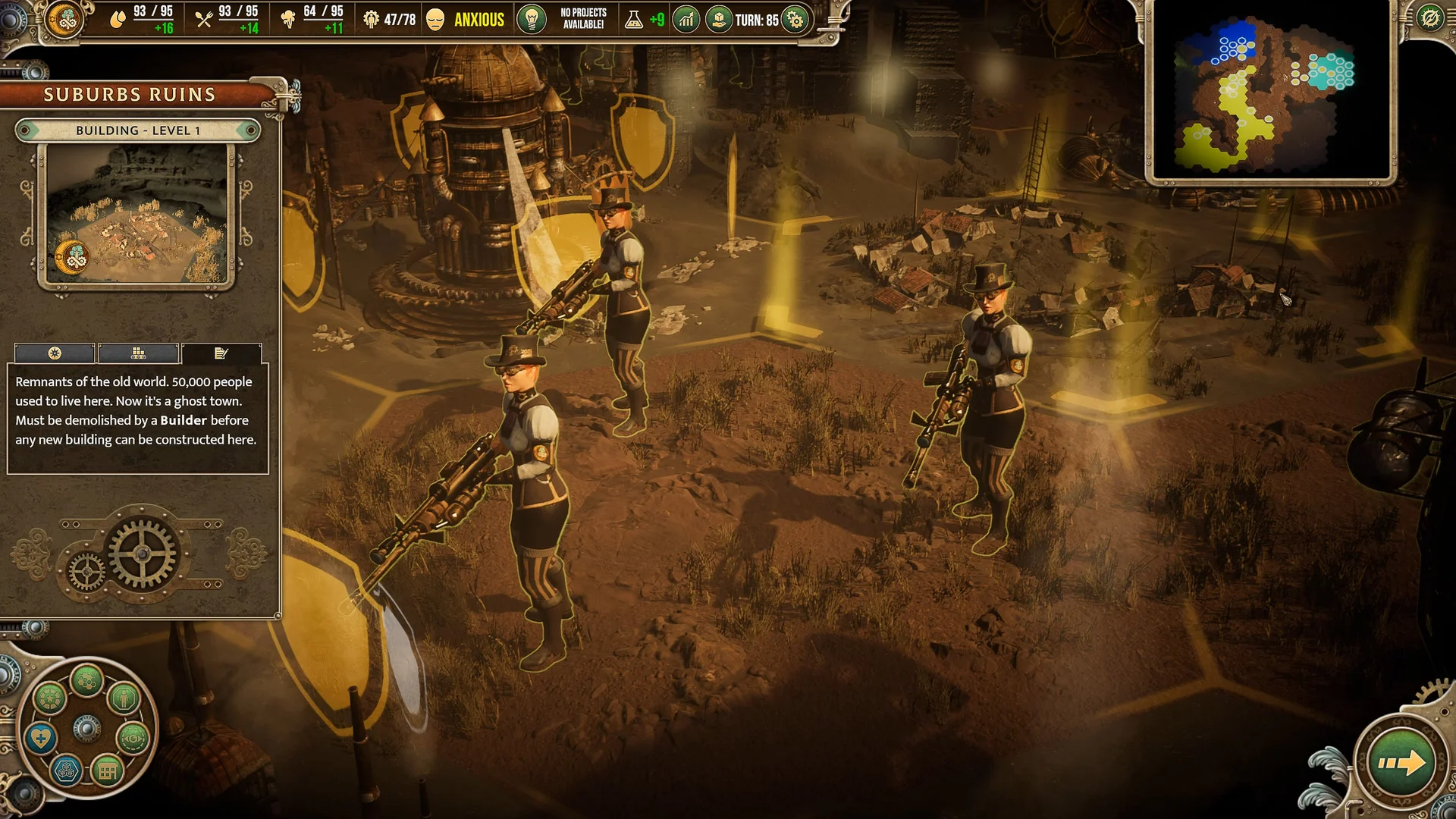Open the lightbulb projects button
The width and height of the screenshot is (1456, 819).
coord(532,19)
